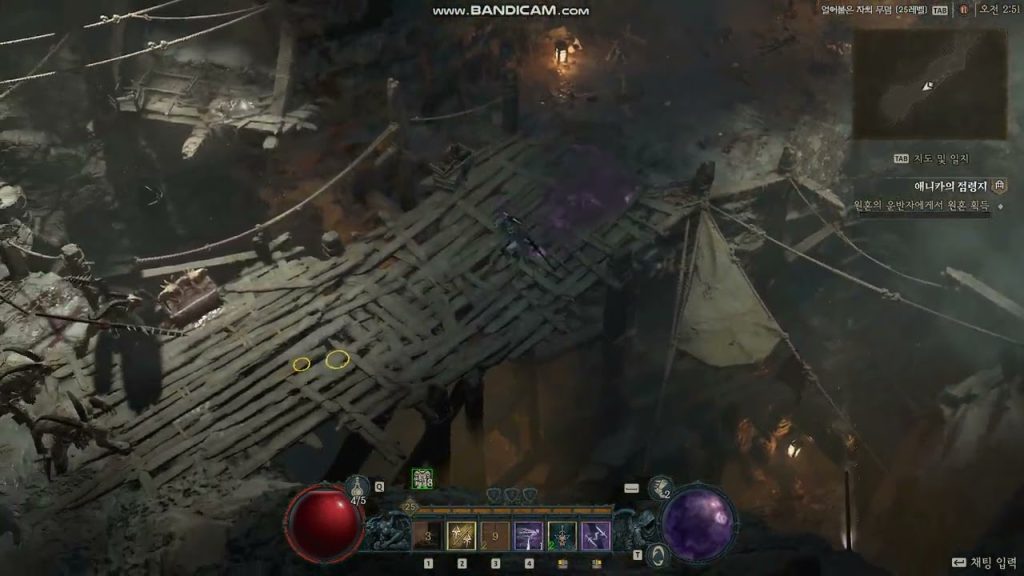The width and height of the screenshot is (1024, 576).
Task: Cast the purple lightning strike skill
Action: click(x=529, y=536)
